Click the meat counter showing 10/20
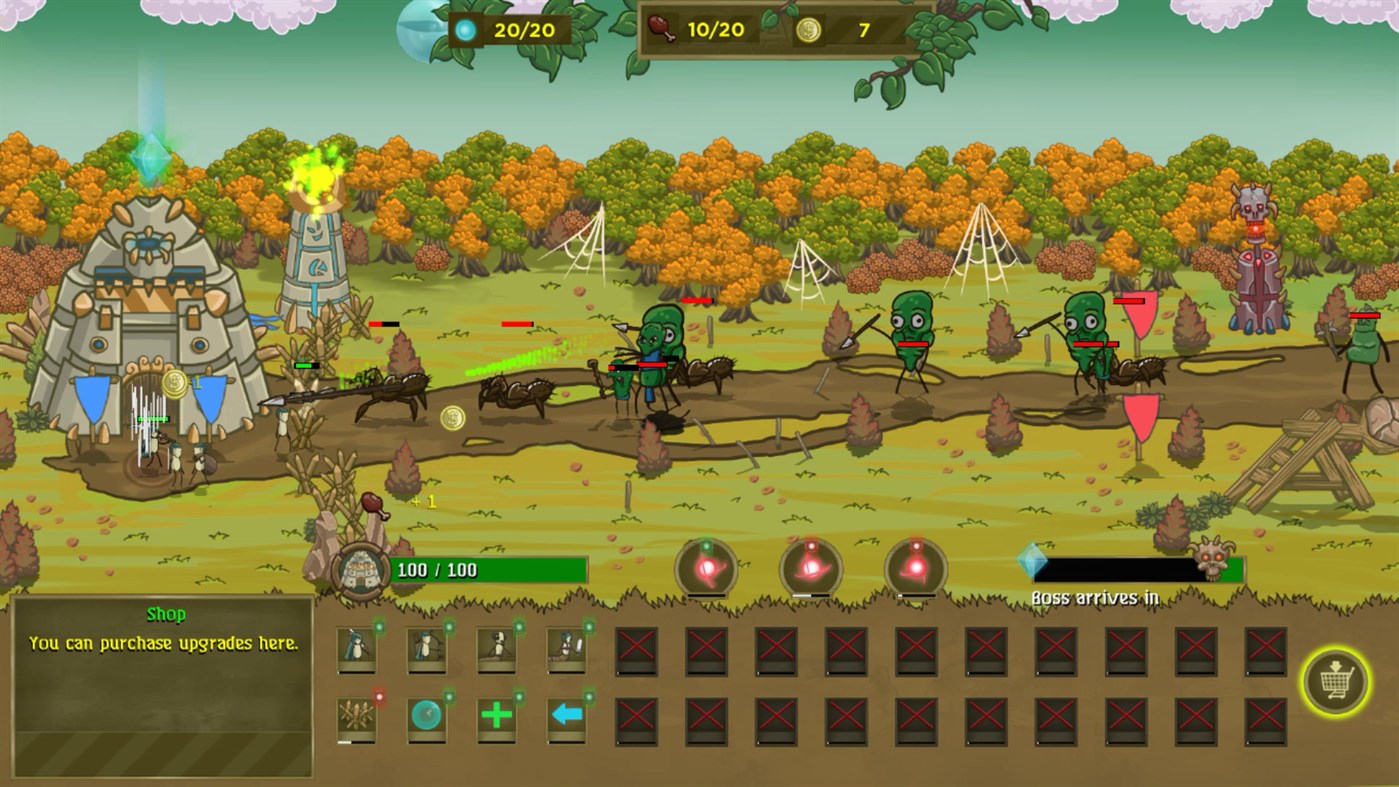1399x787 pixels. (700, 29)
